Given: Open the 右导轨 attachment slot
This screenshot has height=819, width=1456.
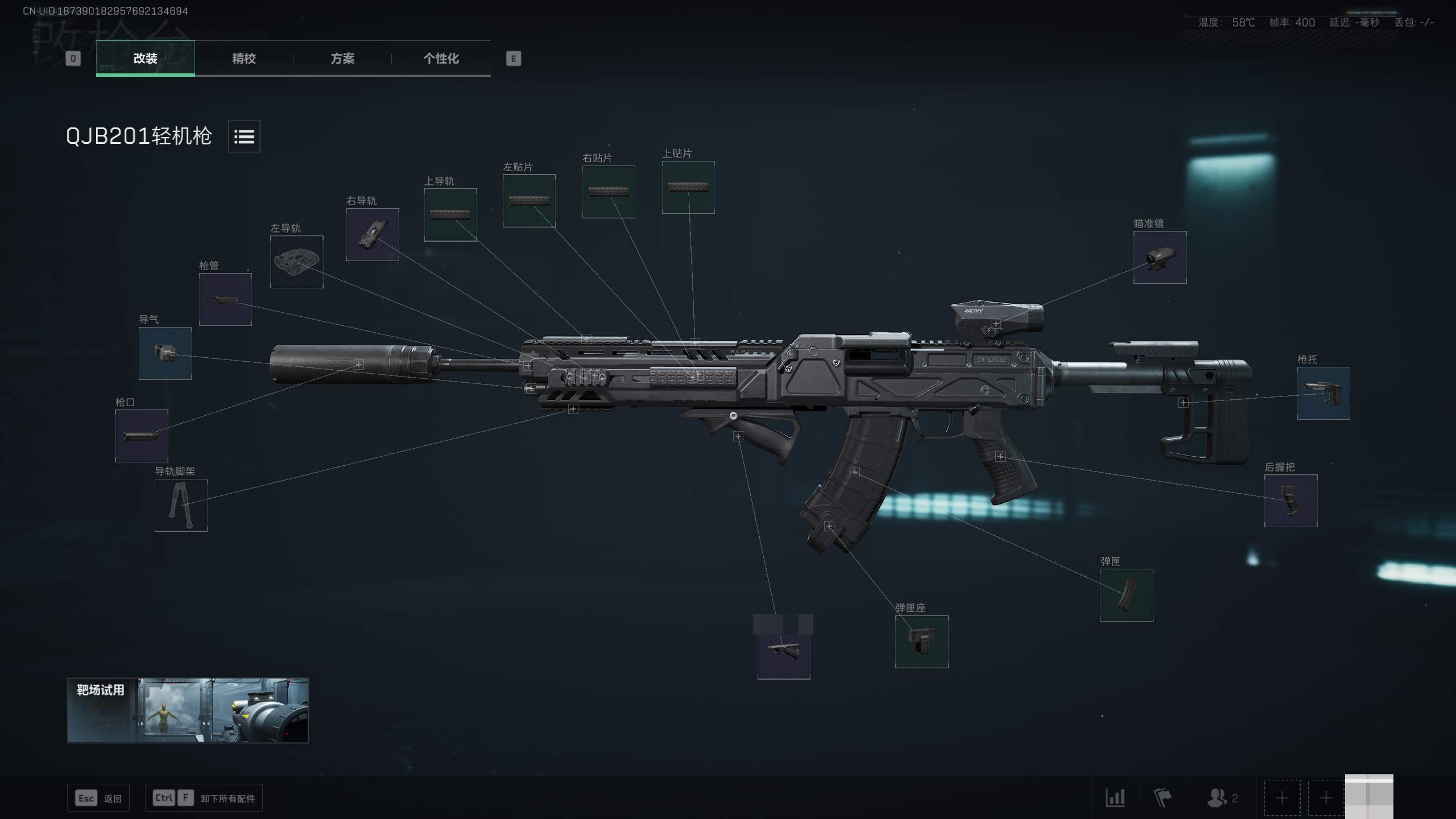Looking at the screenshot, I should click(x=373, y=234).
